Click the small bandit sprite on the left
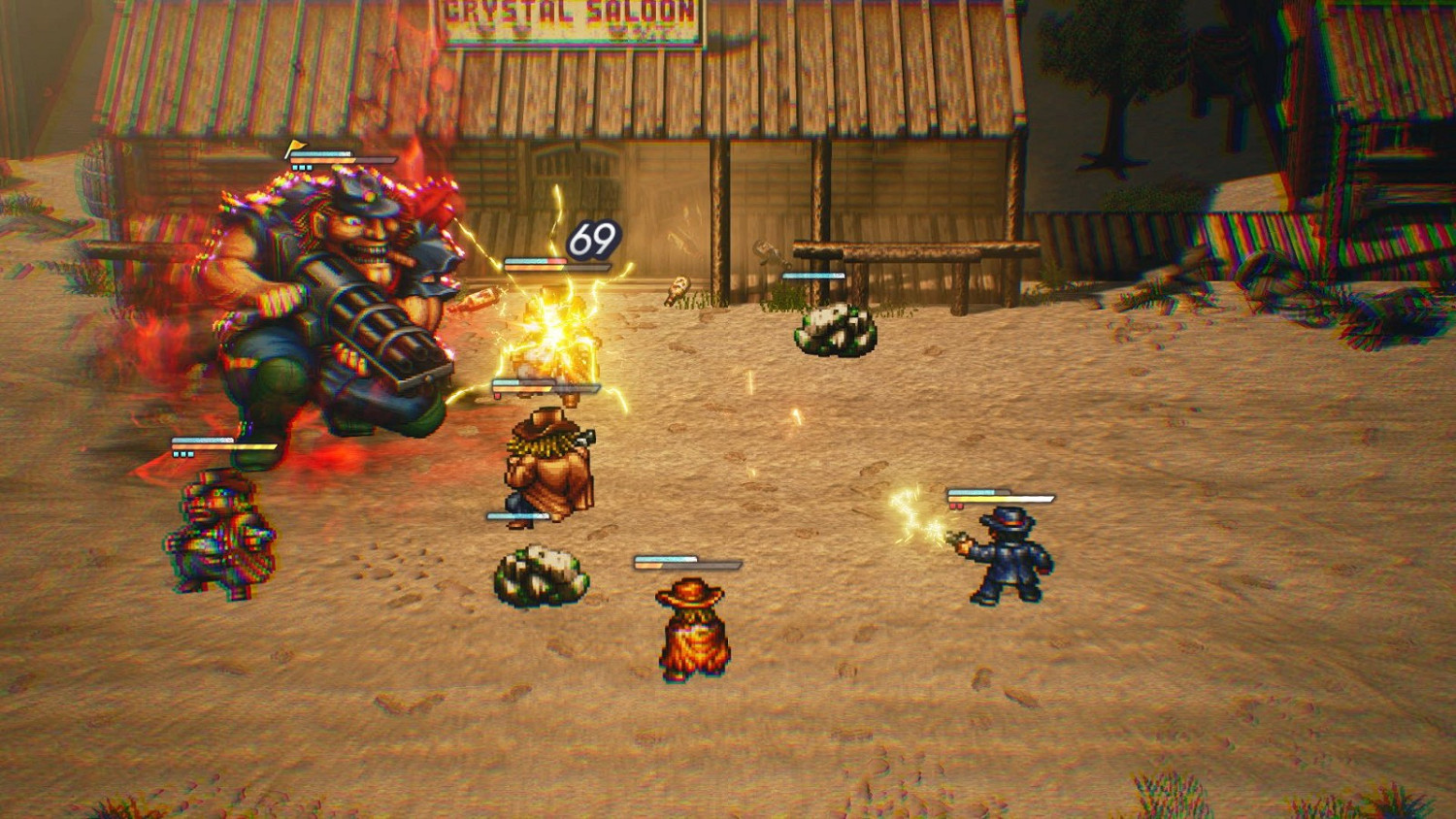This screenshot has width=1456, height=819. coord(218,539)
